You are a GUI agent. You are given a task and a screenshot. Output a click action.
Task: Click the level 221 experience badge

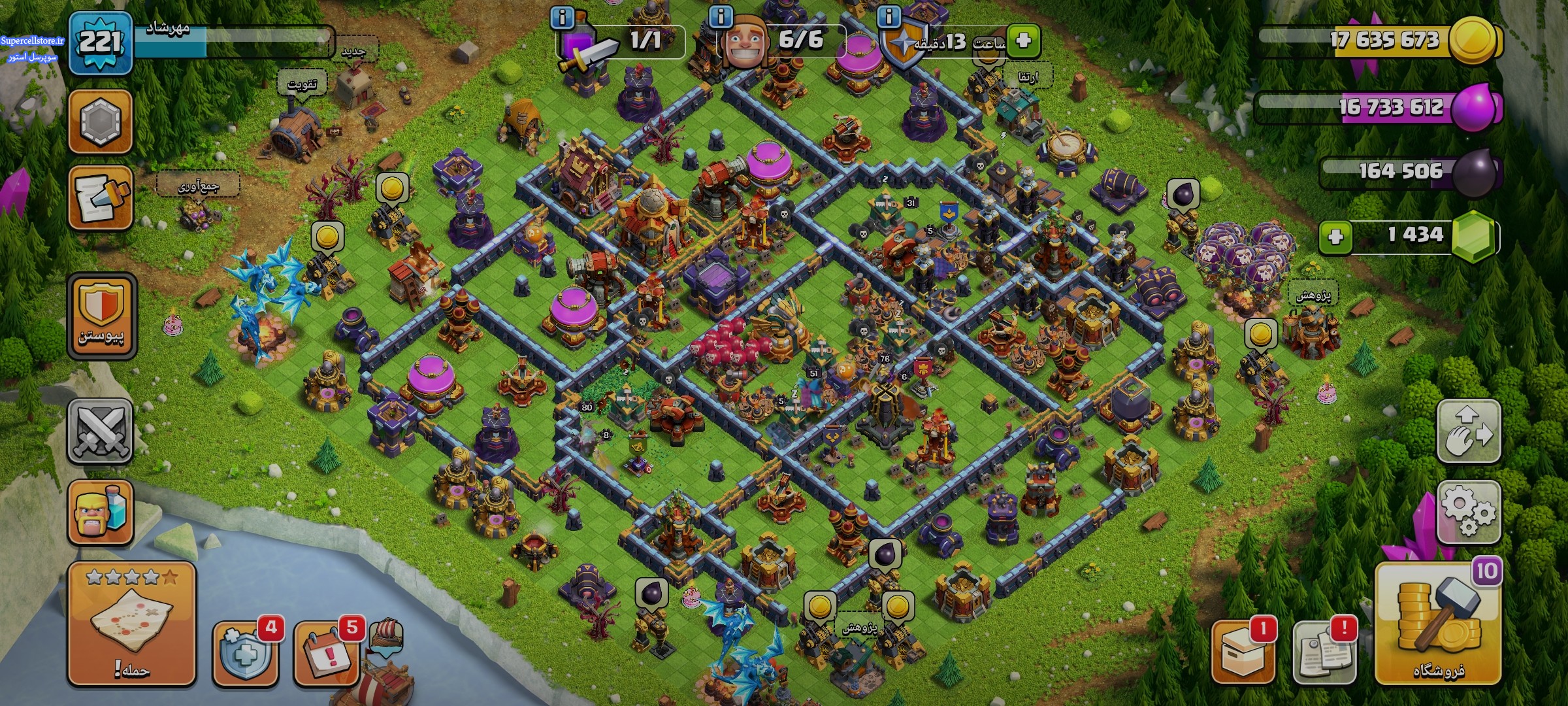coord(100,43)
